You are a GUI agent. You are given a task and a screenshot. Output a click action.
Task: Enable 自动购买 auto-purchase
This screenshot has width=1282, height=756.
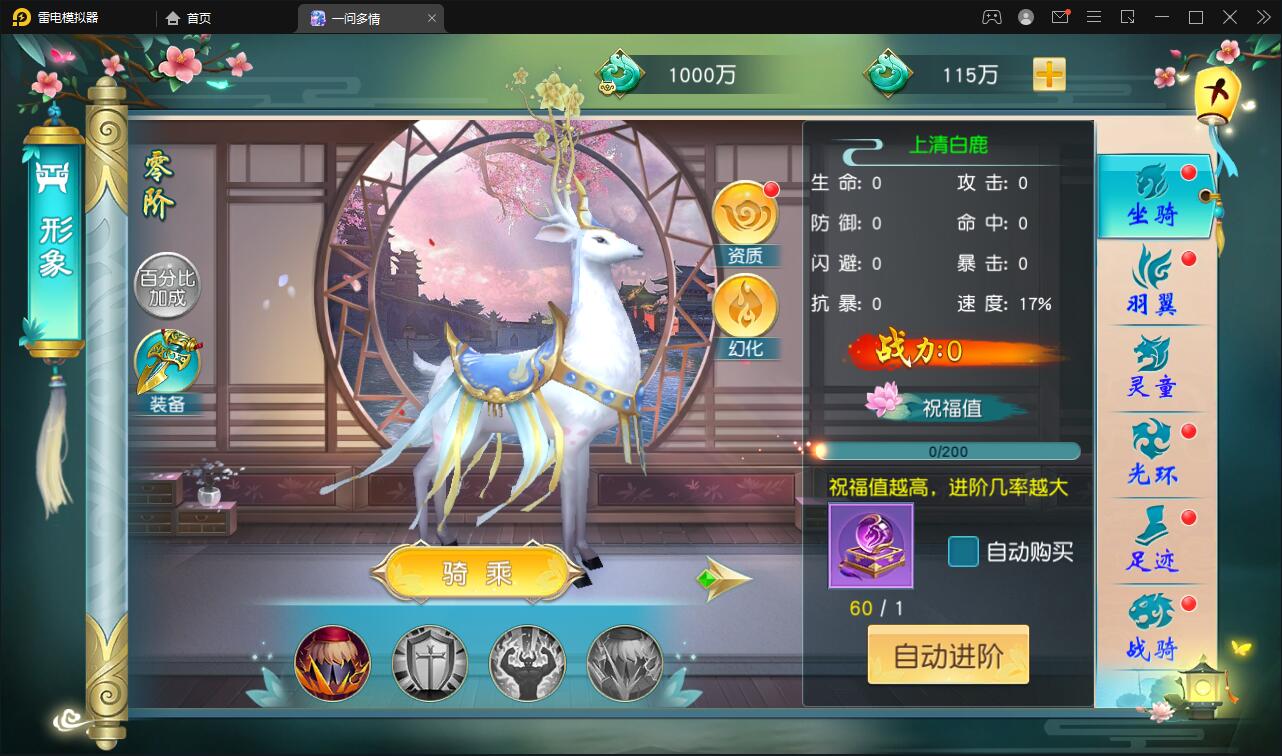point(963,551)
